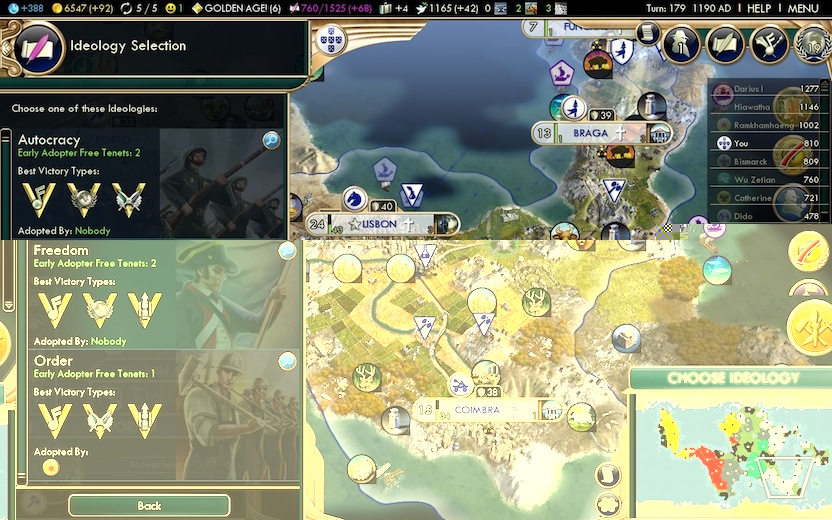Screen dimensions: 832x520
Task: Inspect Autocracy with its magnifier icon
Action: point(271,140)
